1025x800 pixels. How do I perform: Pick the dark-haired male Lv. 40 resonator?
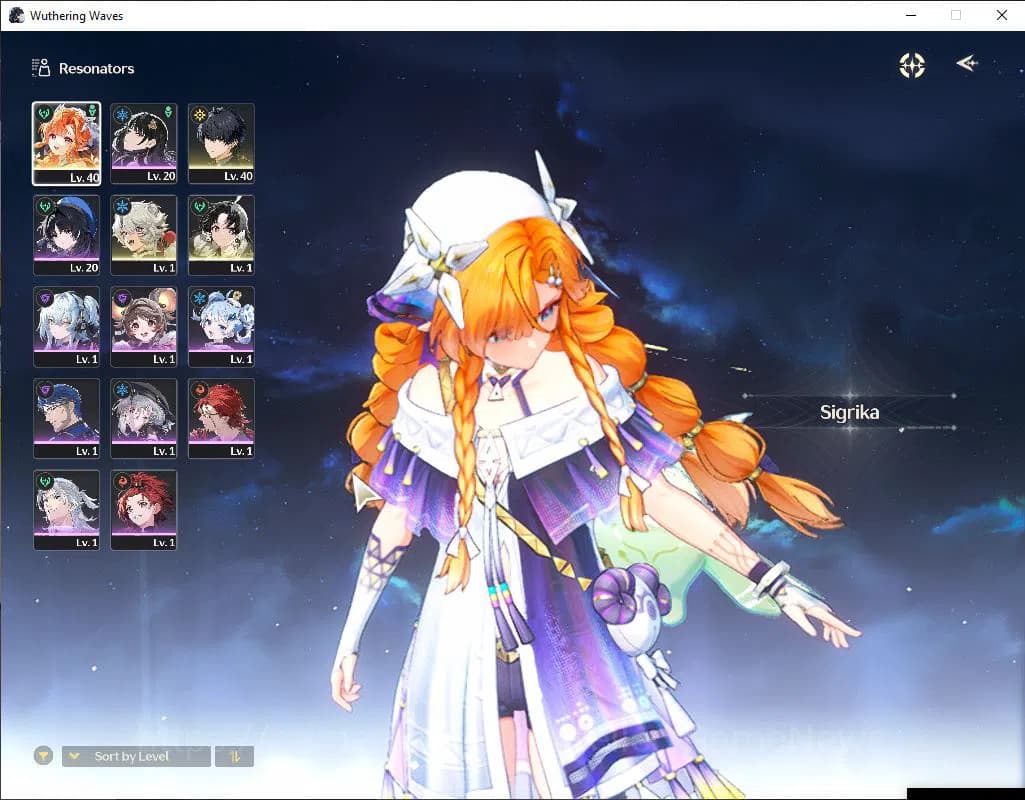tap(221, 143)
